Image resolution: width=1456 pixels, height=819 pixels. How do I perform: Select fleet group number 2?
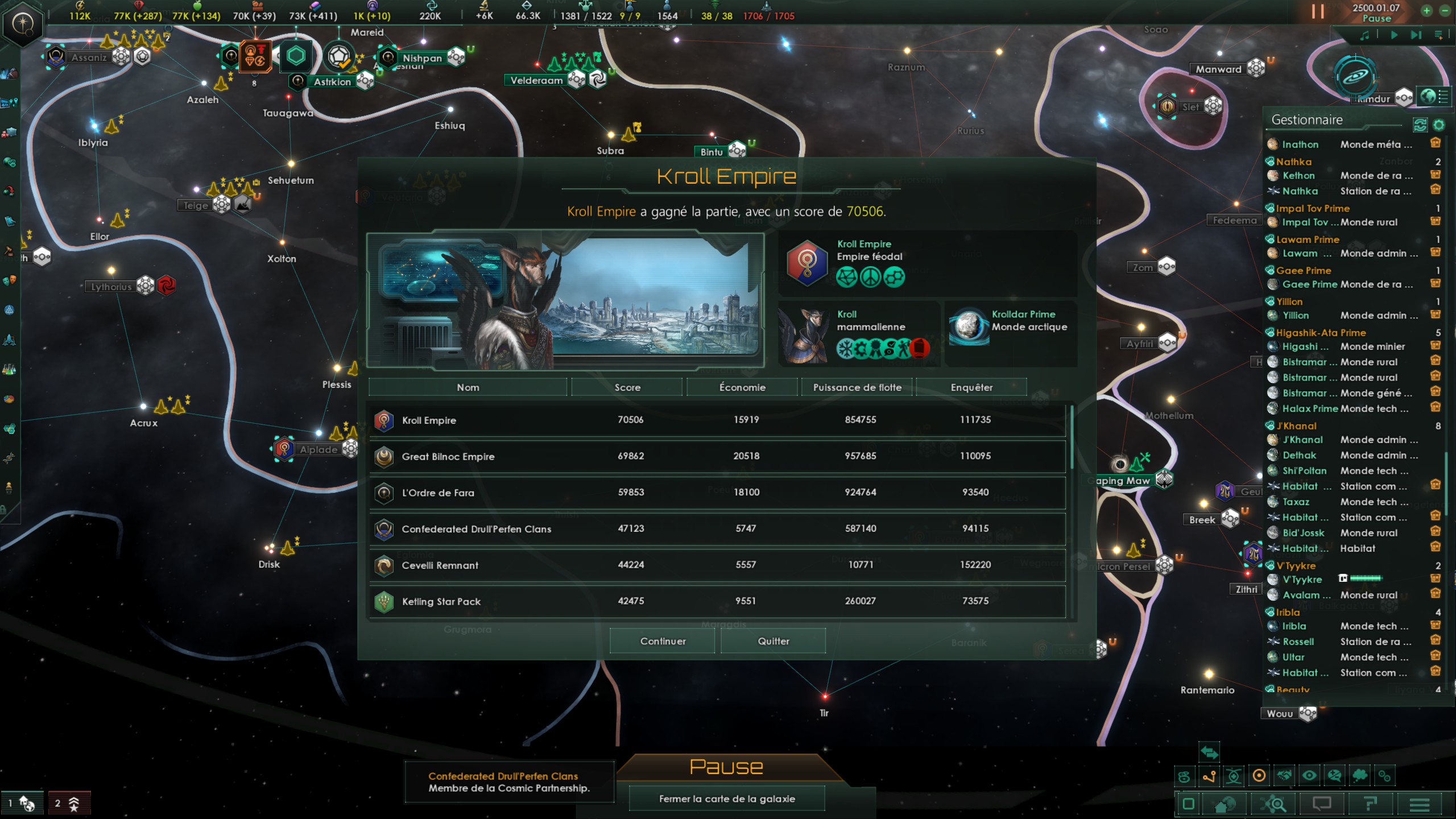pos(69,803)
